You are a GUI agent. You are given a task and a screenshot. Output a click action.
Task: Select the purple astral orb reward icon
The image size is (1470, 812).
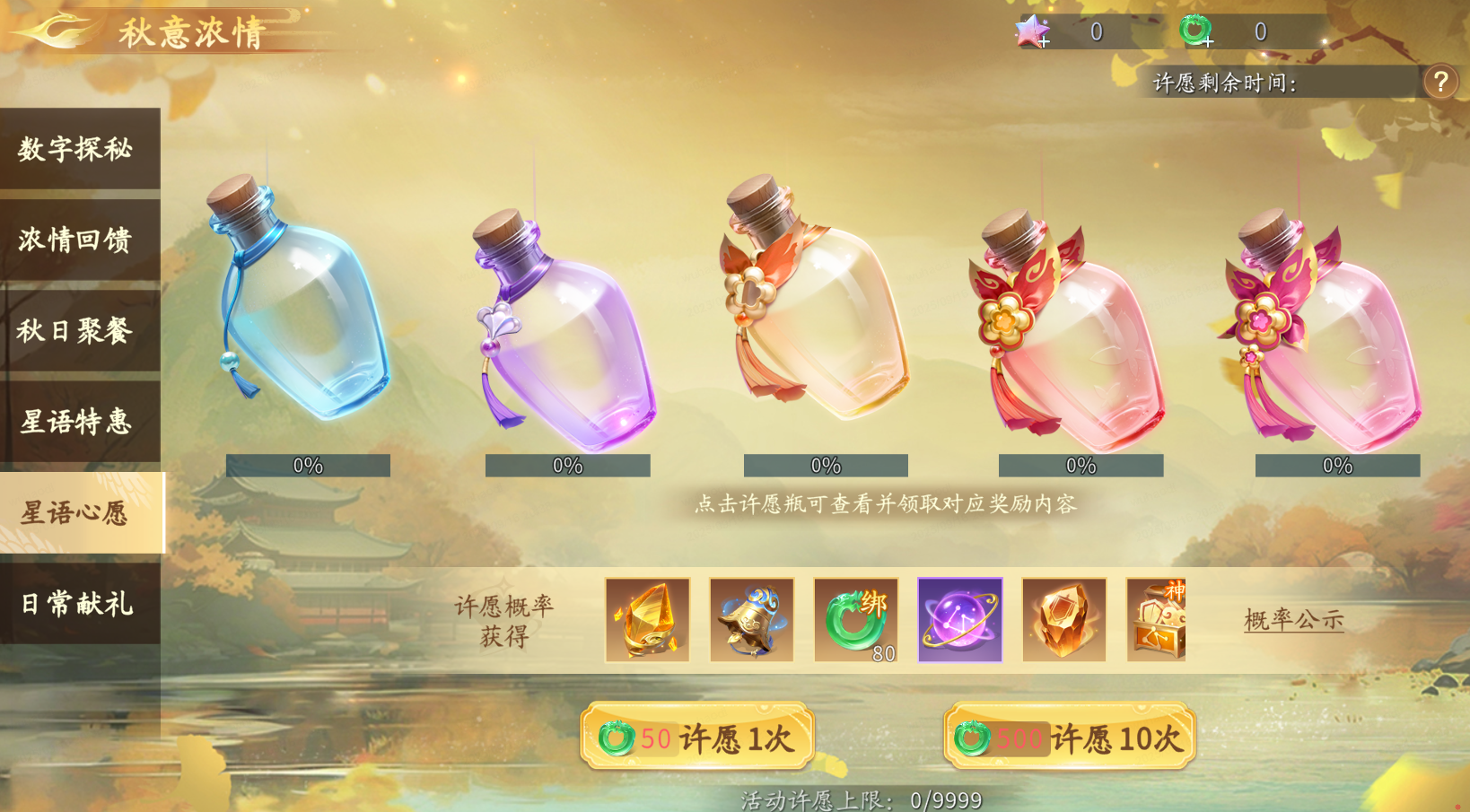(x=960, y=620)
